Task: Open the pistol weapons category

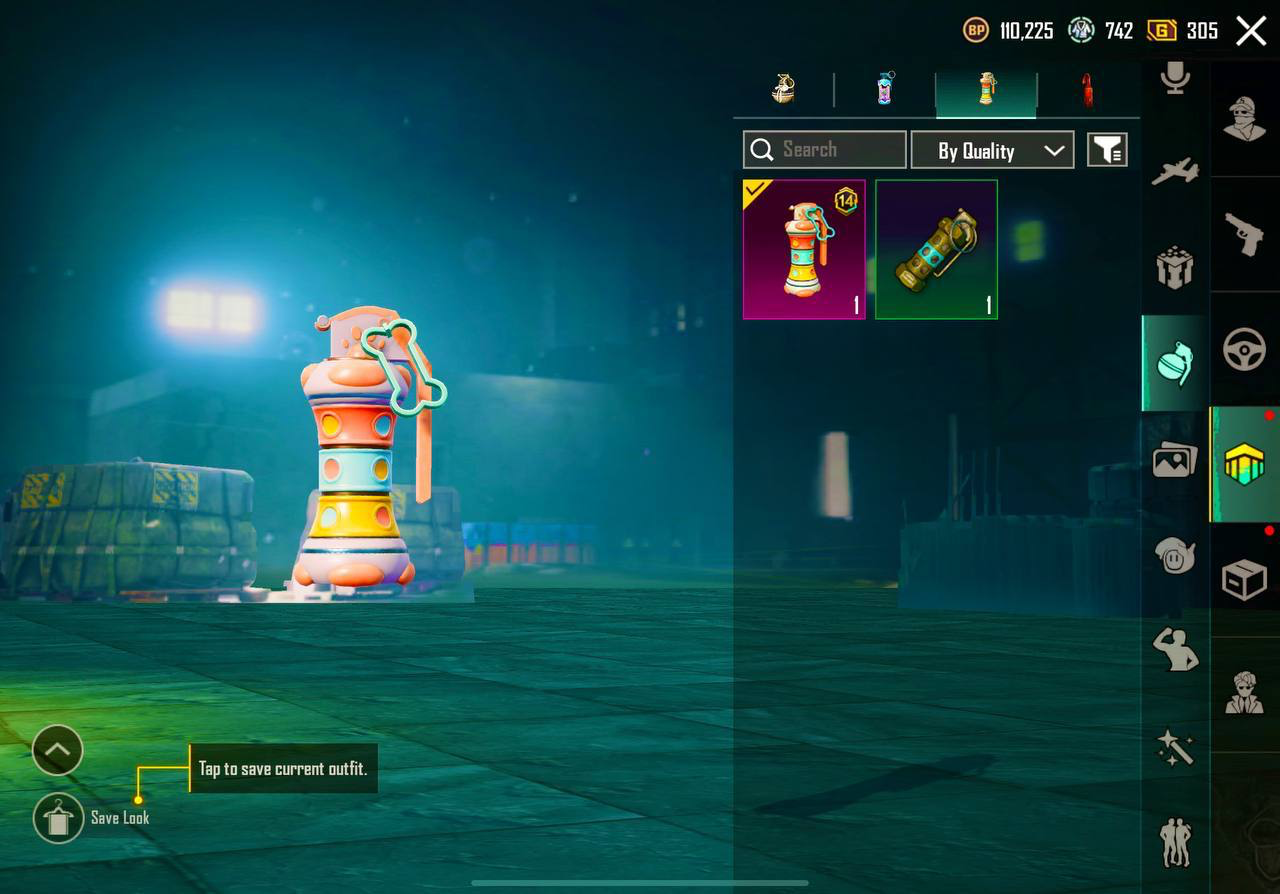Action: click(1245, 235)
